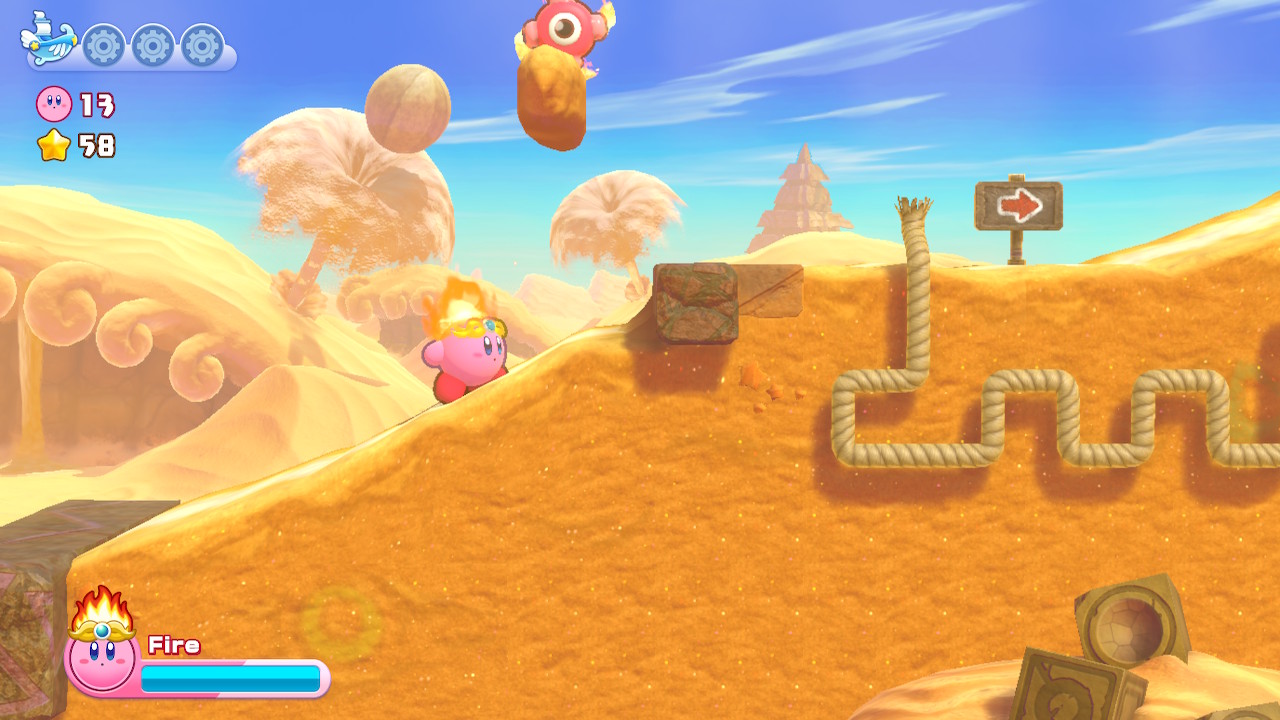Select the first empty gear slot
Viewport: 1280px width, 720px height.
click(105, 44)
